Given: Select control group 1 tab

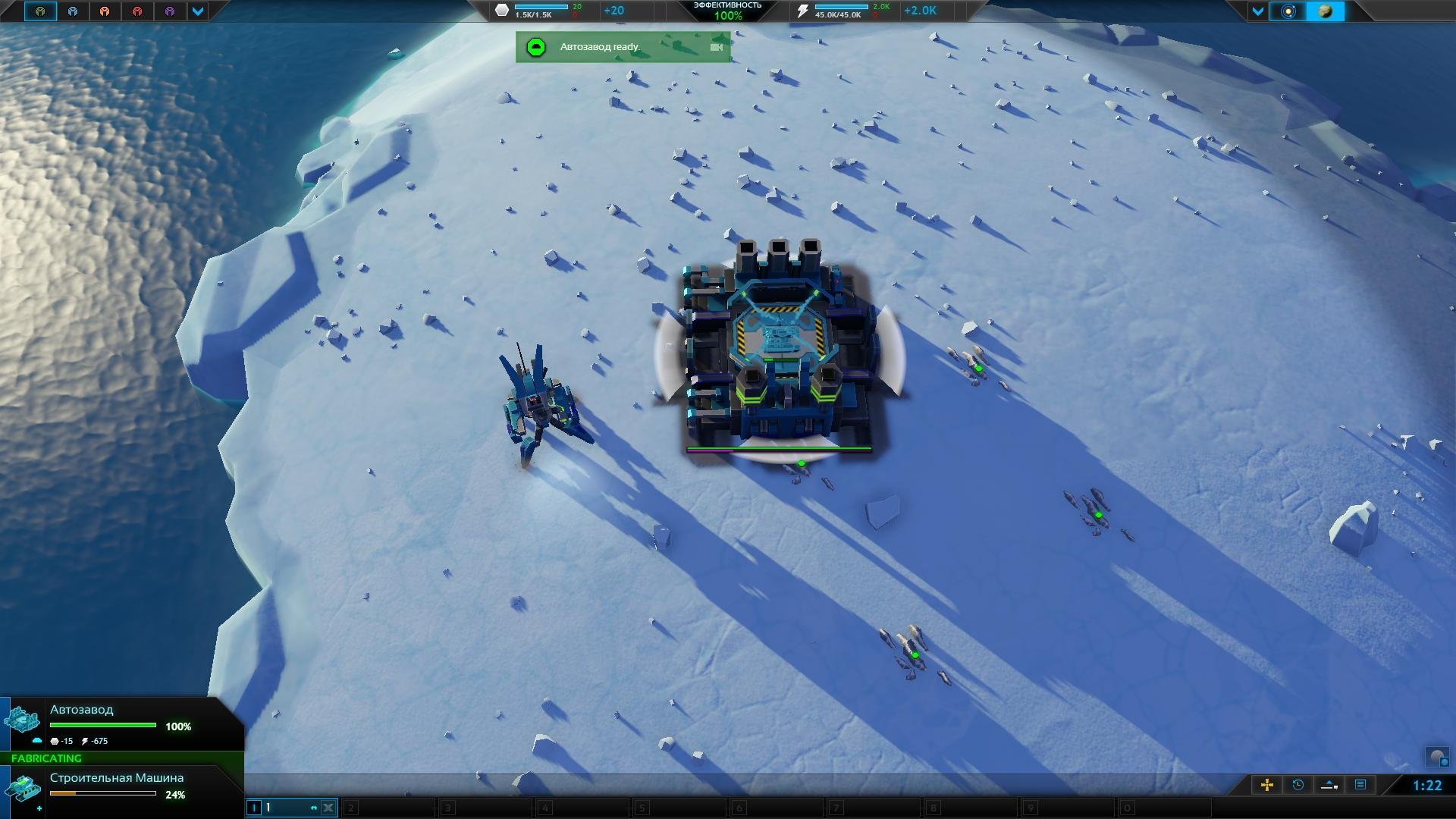Looking at the screenshot, I should 282,808.
